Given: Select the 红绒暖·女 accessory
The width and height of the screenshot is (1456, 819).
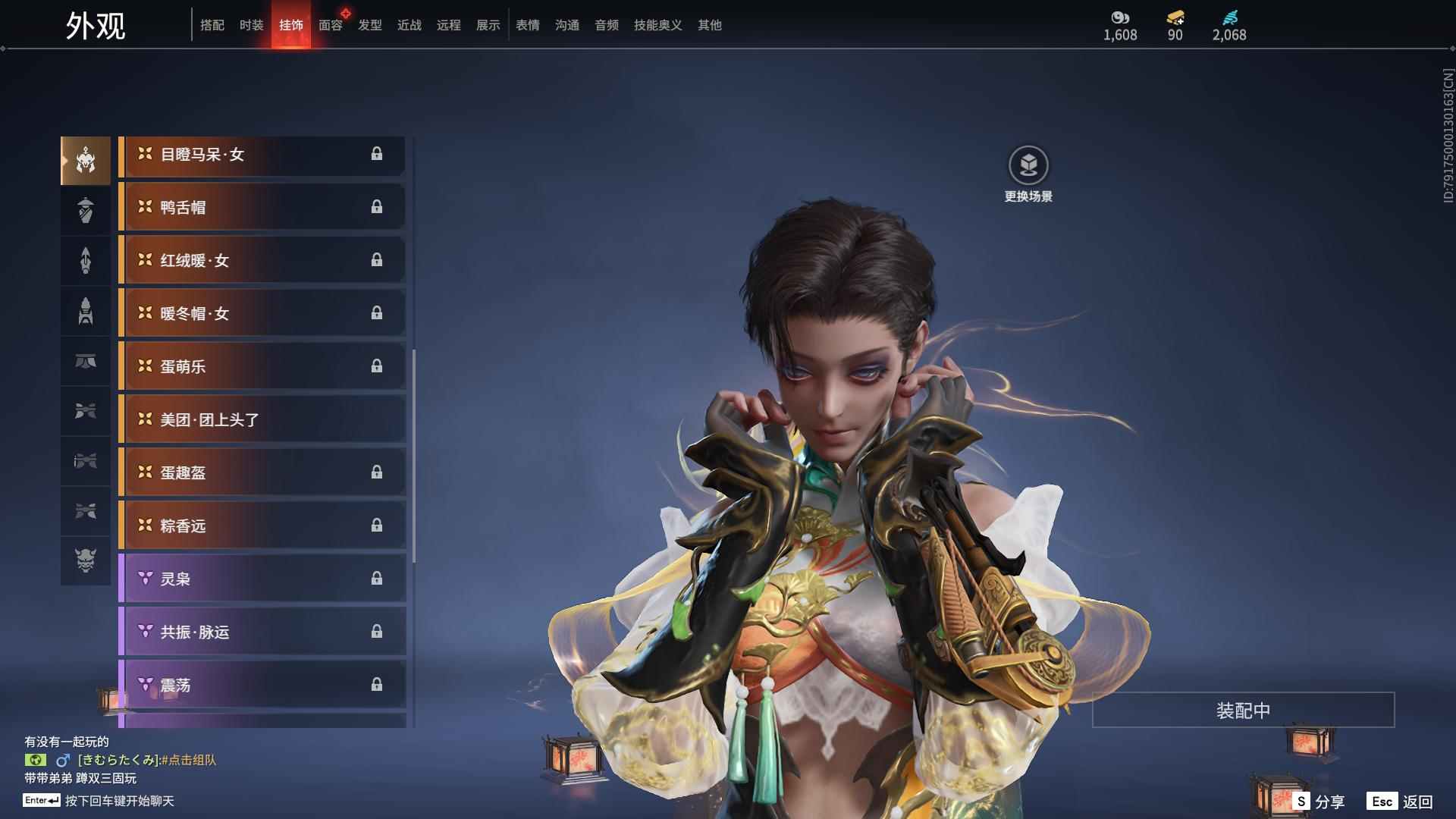Looking at the screenshot, I should (262, 260).
